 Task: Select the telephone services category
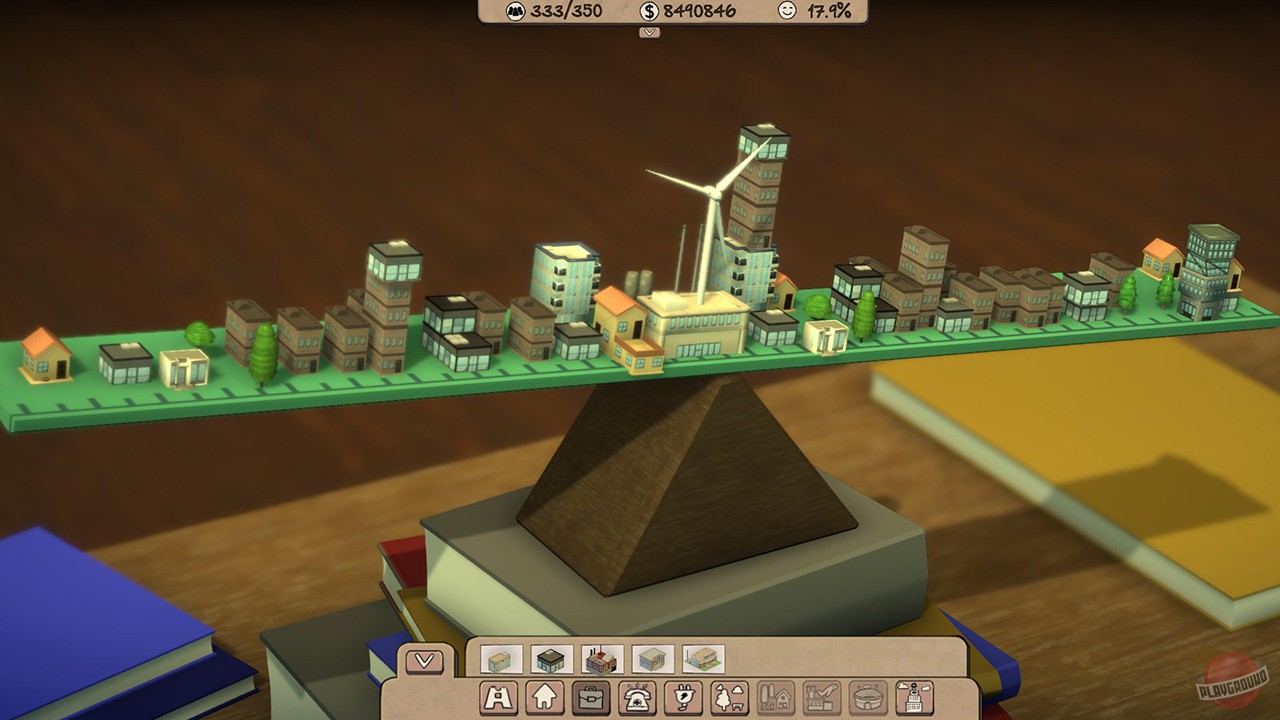pos(636,698)
